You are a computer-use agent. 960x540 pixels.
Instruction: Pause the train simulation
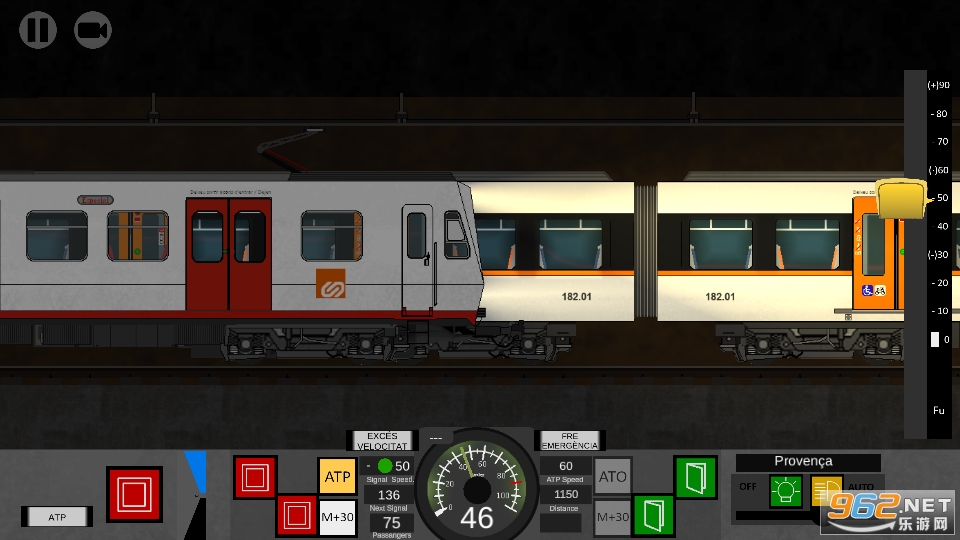click(x=37, y=30)
